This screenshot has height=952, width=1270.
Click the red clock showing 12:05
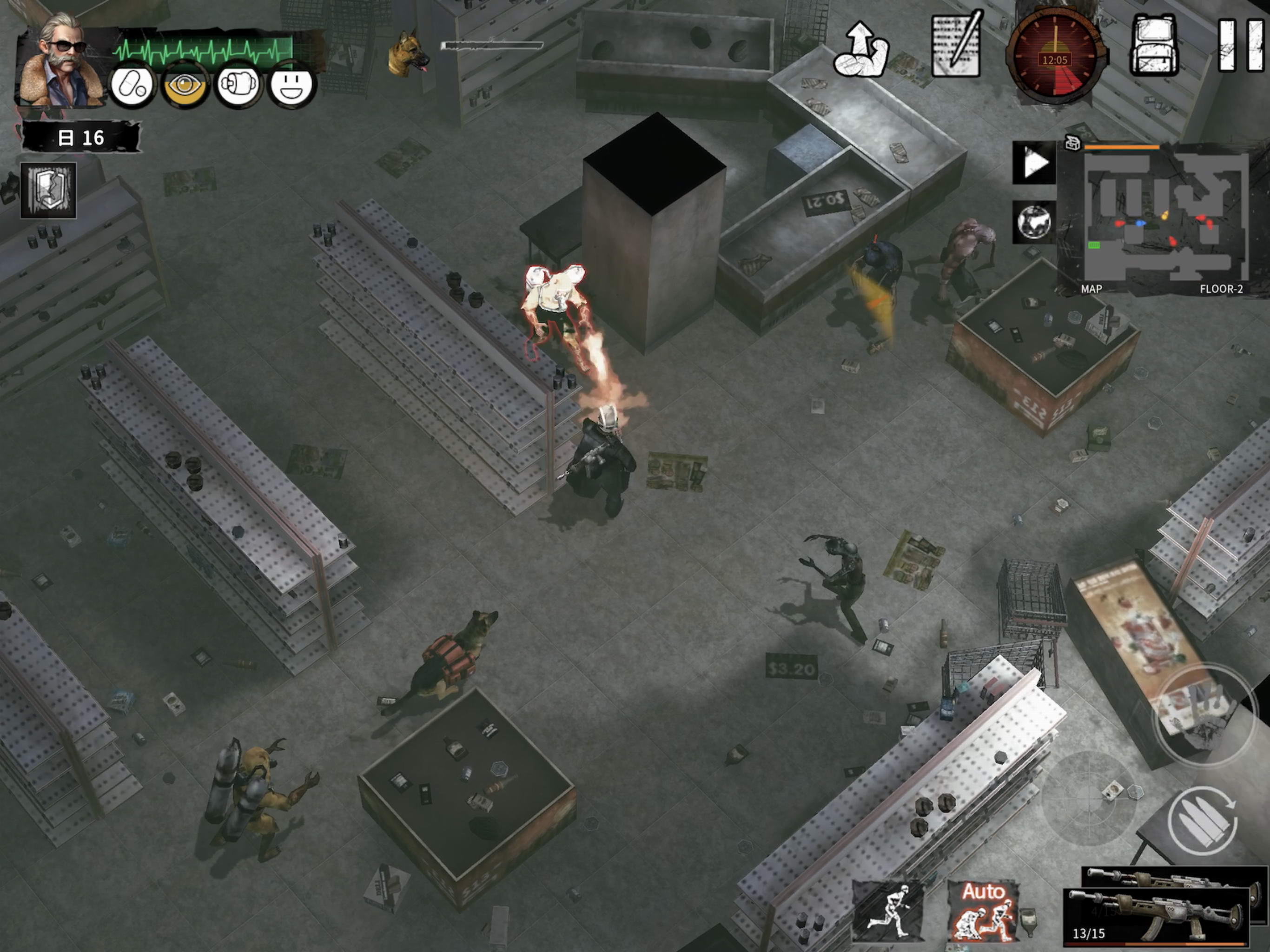[1055, 59]
